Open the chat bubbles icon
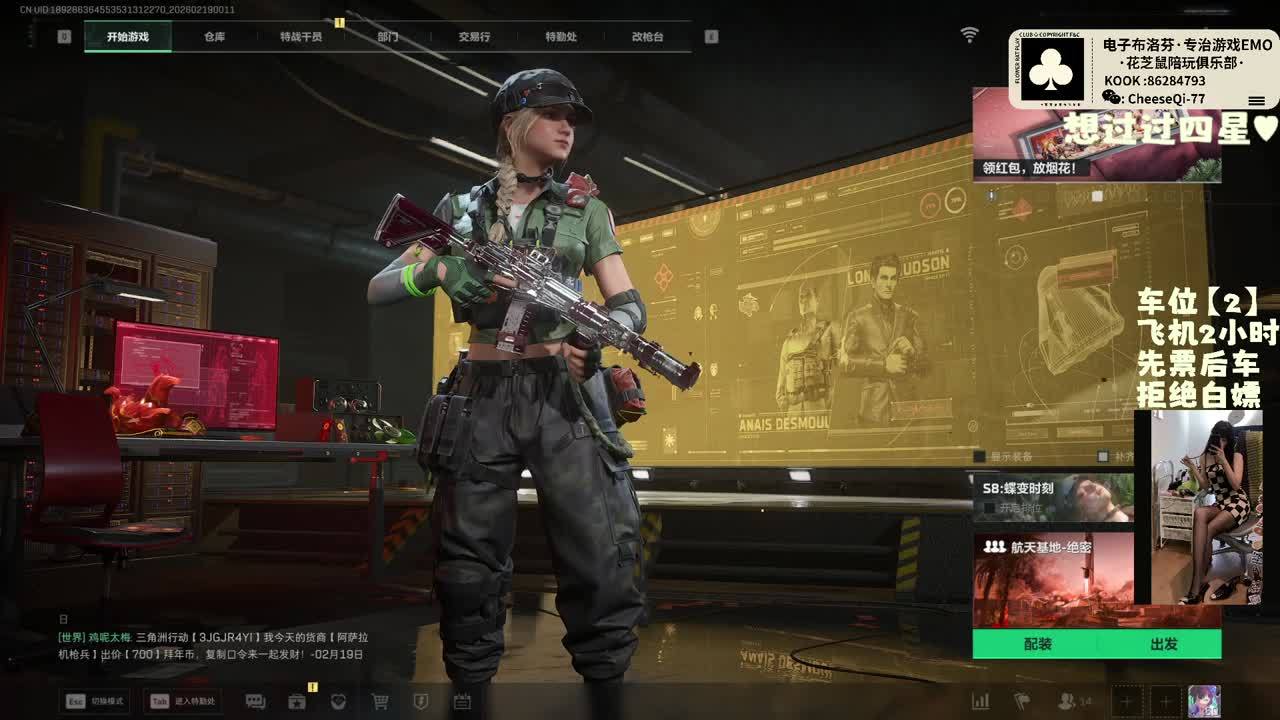The width and height of the screenshot is (1280, 720). 255,702
